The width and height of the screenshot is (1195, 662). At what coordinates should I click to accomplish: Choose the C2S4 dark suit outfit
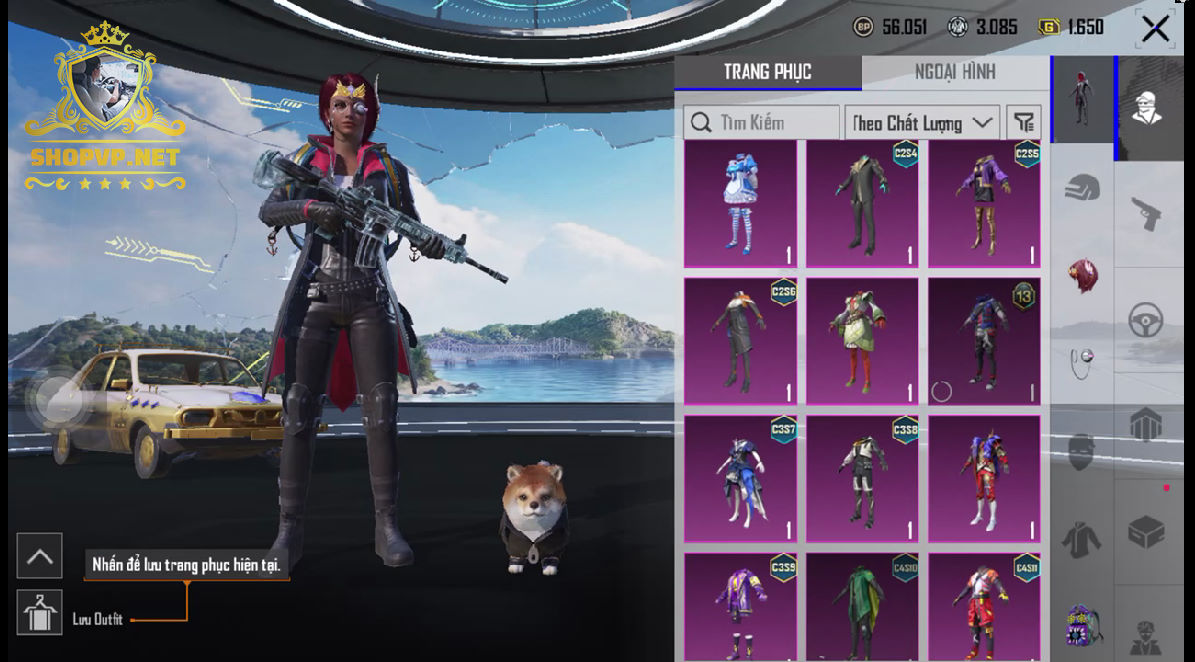tap(862, 204)
